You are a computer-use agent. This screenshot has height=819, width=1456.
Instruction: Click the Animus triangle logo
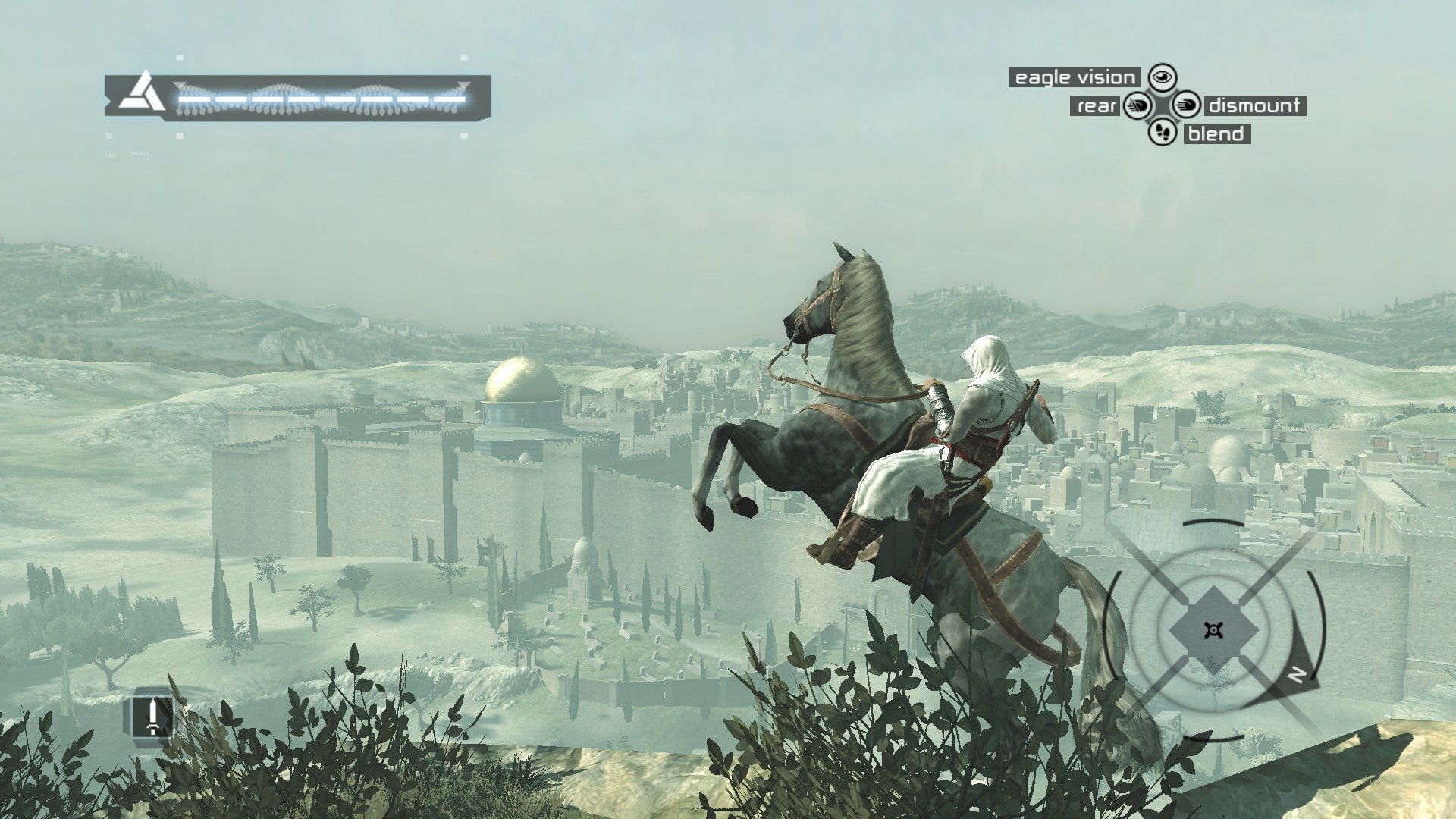tap(143, 93)
